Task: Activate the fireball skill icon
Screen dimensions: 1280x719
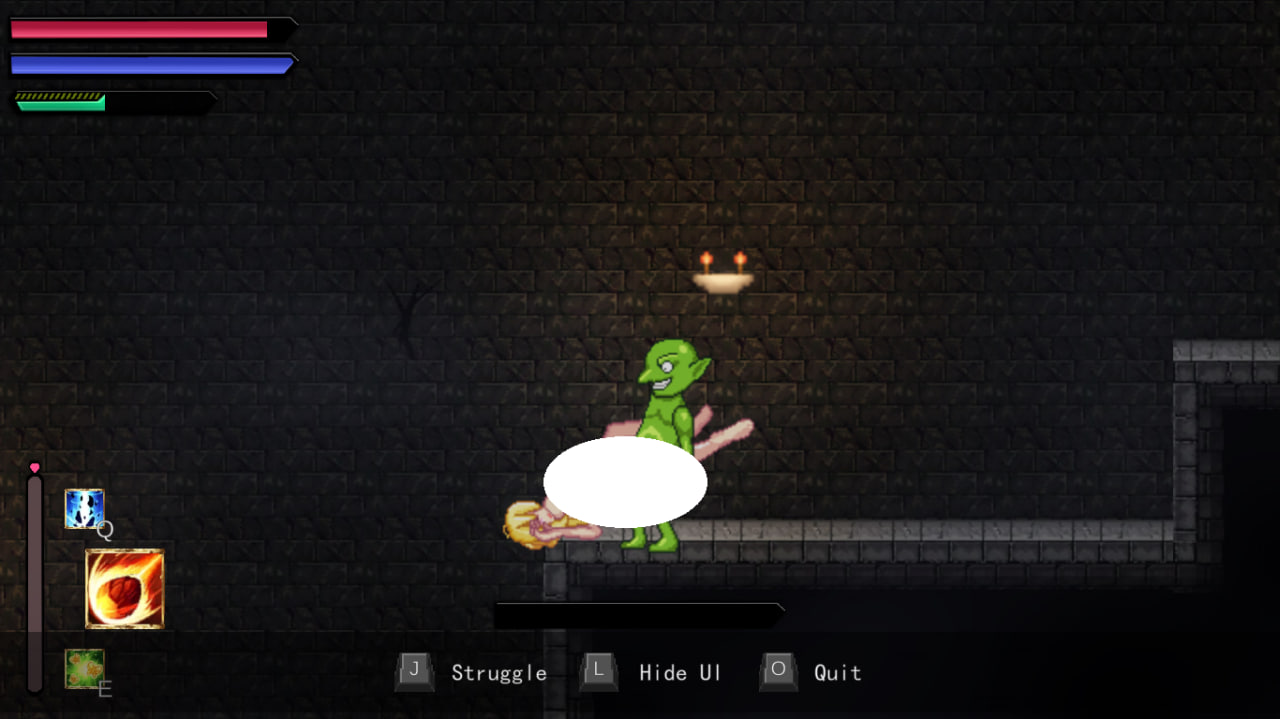Action: pos(124,588)
